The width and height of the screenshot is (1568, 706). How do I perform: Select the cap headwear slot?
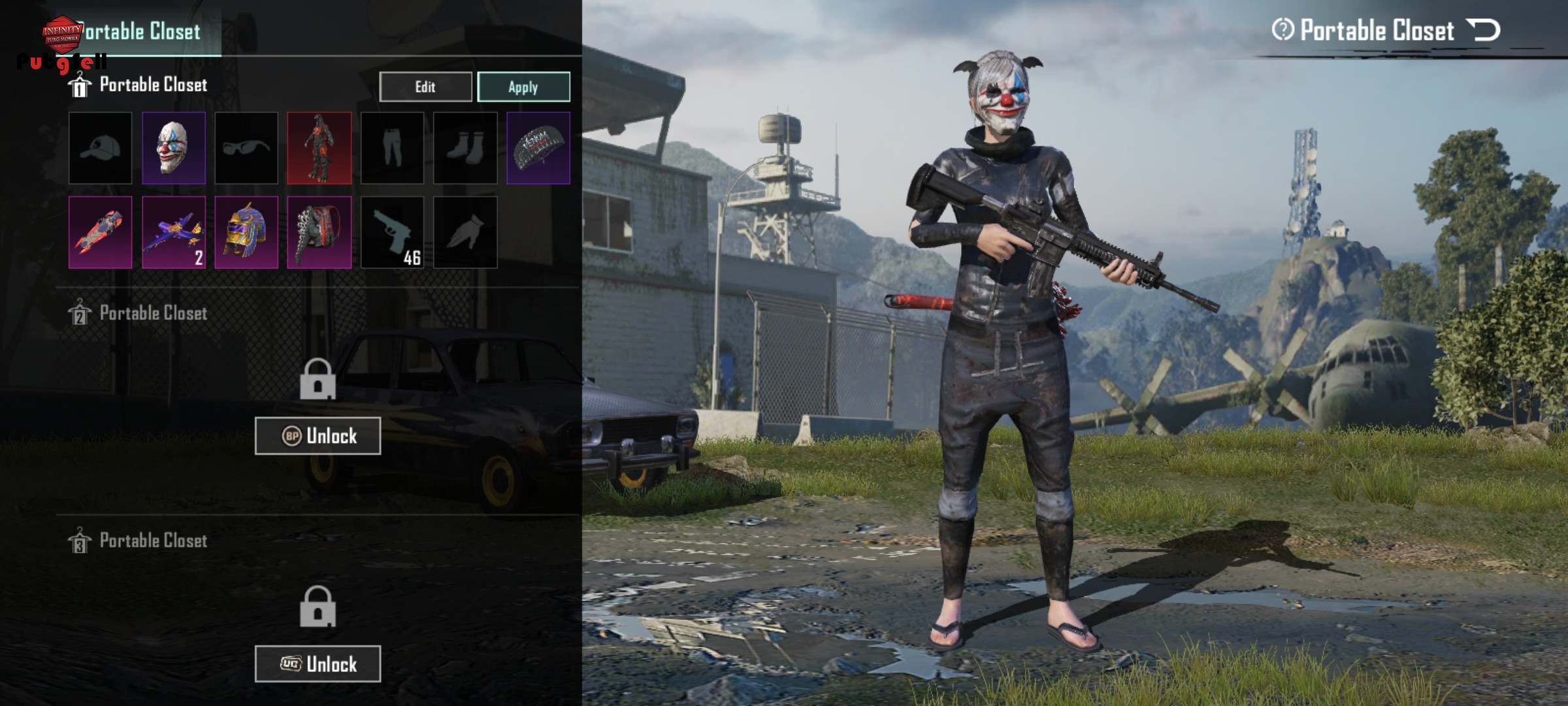click(100, 148)
